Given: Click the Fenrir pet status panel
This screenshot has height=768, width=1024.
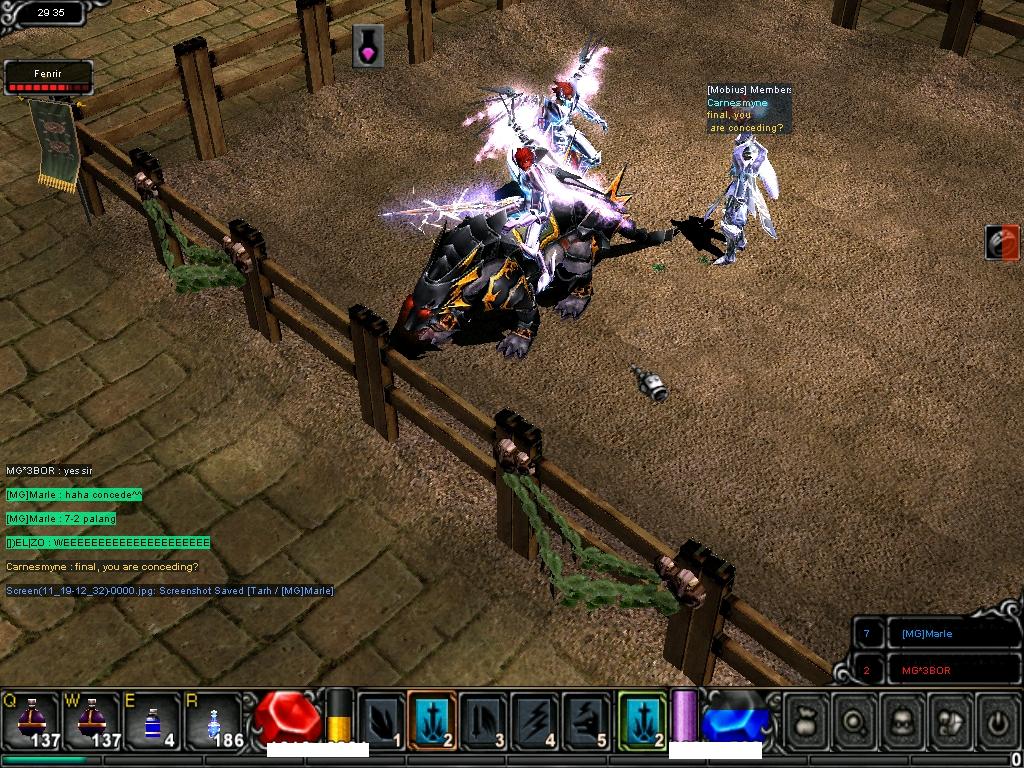Looking at the screenshot, I should 48,78.
